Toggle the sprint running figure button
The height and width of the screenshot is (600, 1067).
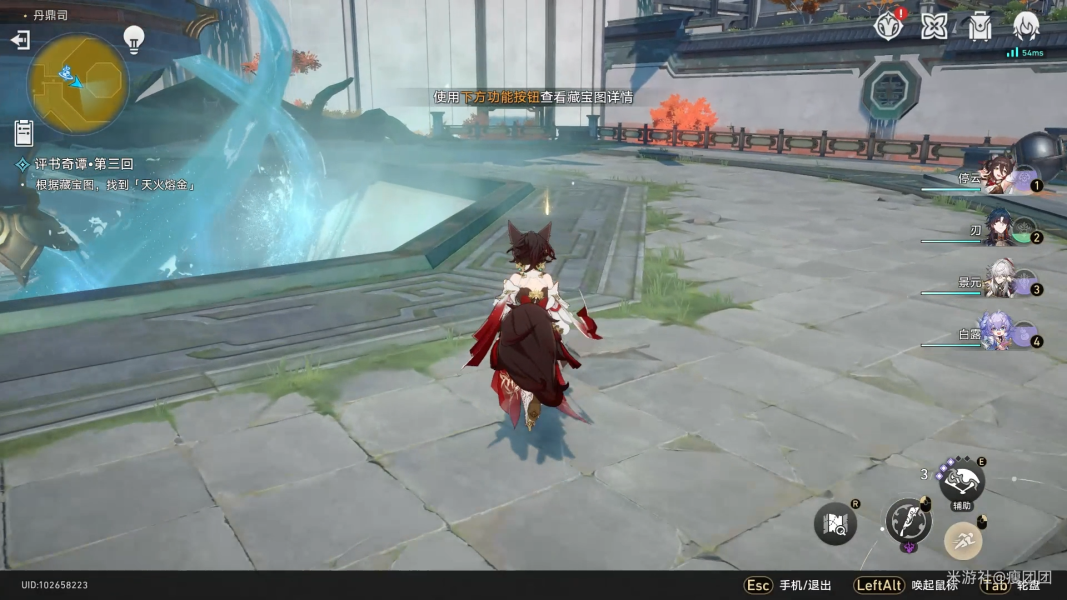pos(963,541)
